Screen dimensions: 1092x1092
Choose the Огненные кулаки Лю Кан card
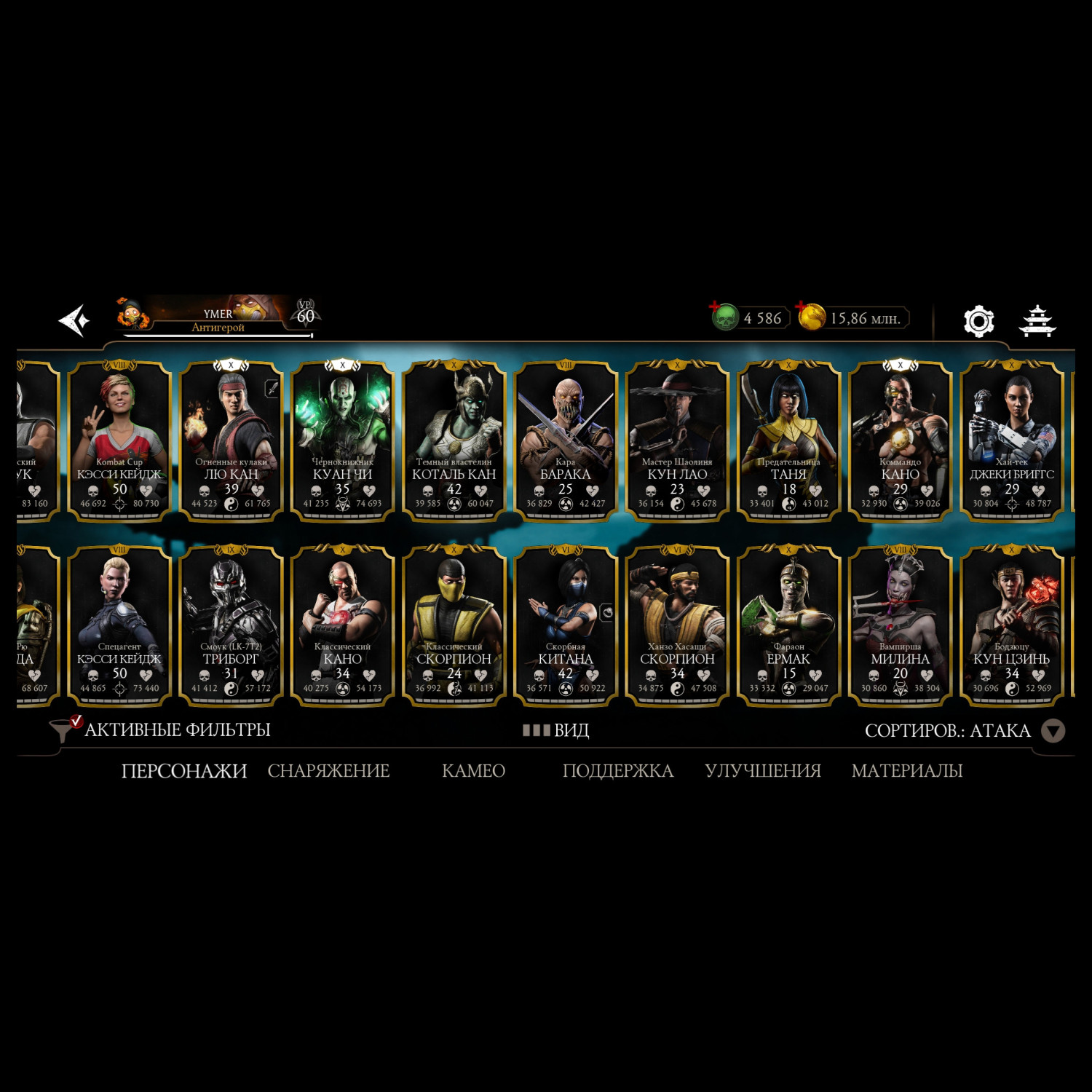[x=231, y=440]
